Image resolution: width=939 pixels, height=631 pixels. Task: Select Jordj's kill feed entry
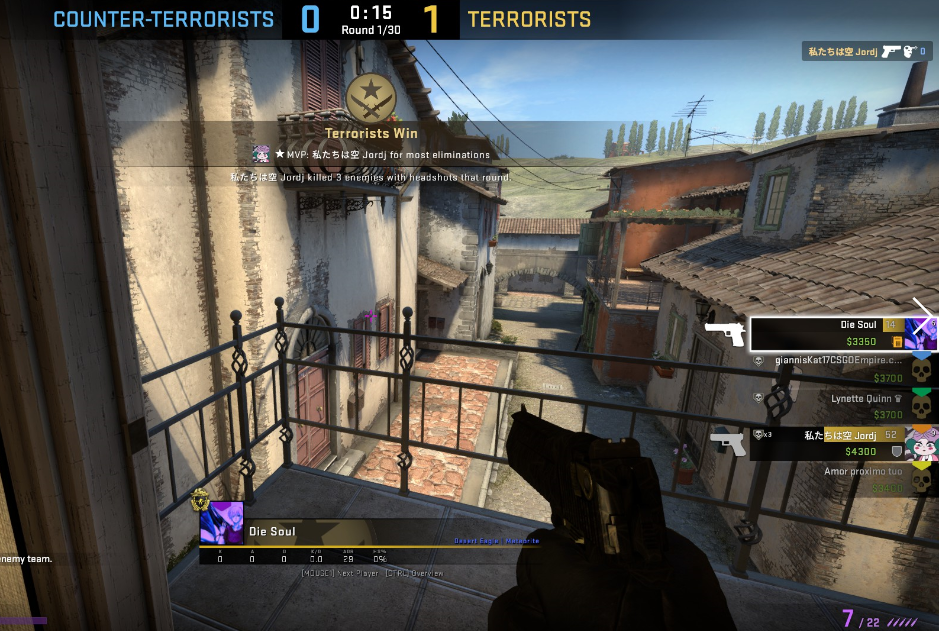coord(866,52)
